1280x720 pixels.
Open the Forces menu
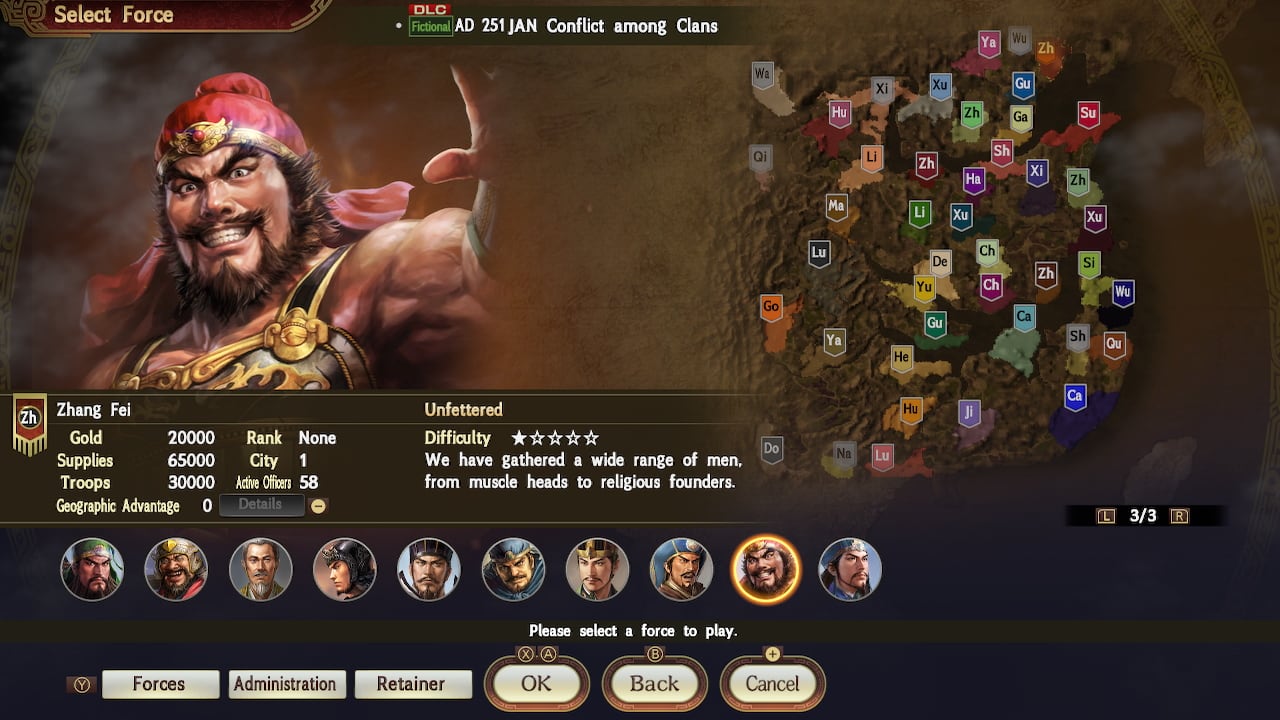(x=160, y=684)
